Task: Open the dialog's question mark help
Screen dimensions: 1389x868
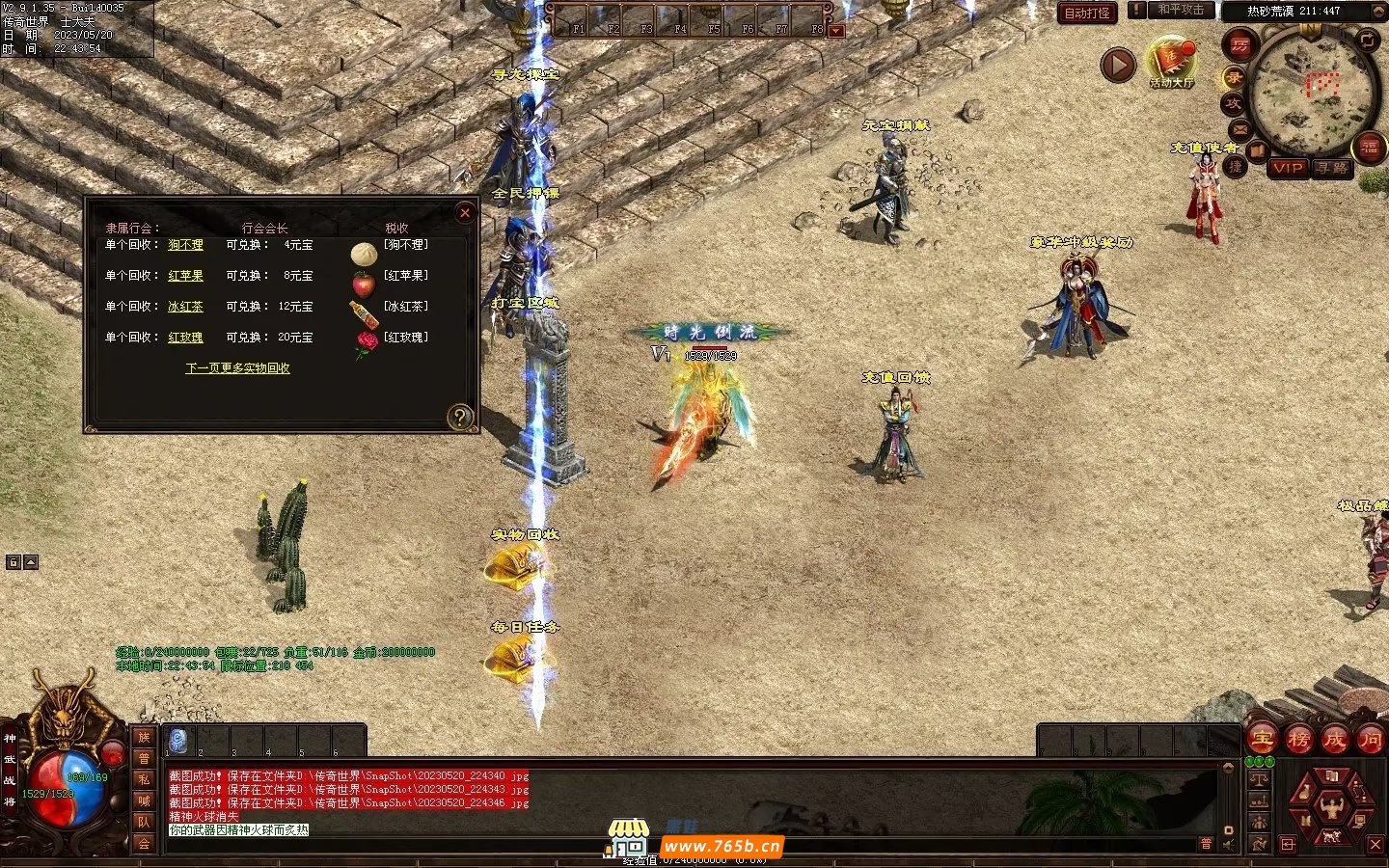Action: (460, 417)
